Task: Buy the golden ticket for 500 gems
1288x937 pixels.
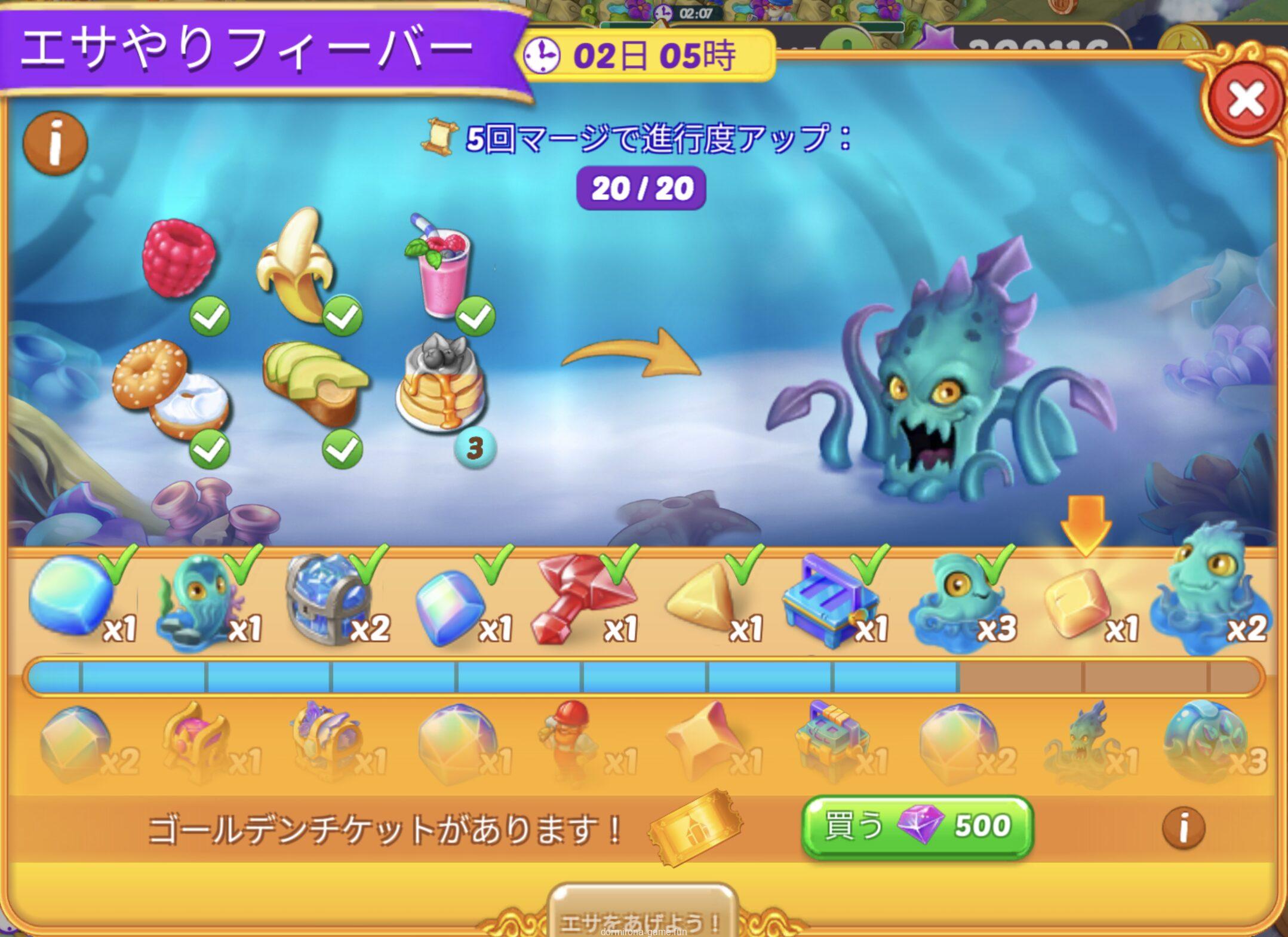Action: pyautogui.click(x=917, y=827)
